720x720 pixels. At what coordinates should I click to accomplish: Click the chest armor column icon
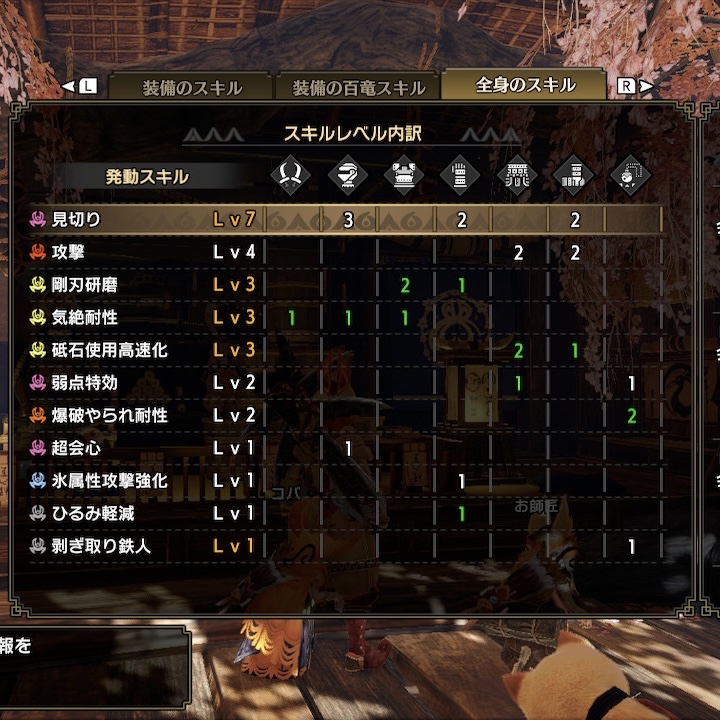point(405,176)
